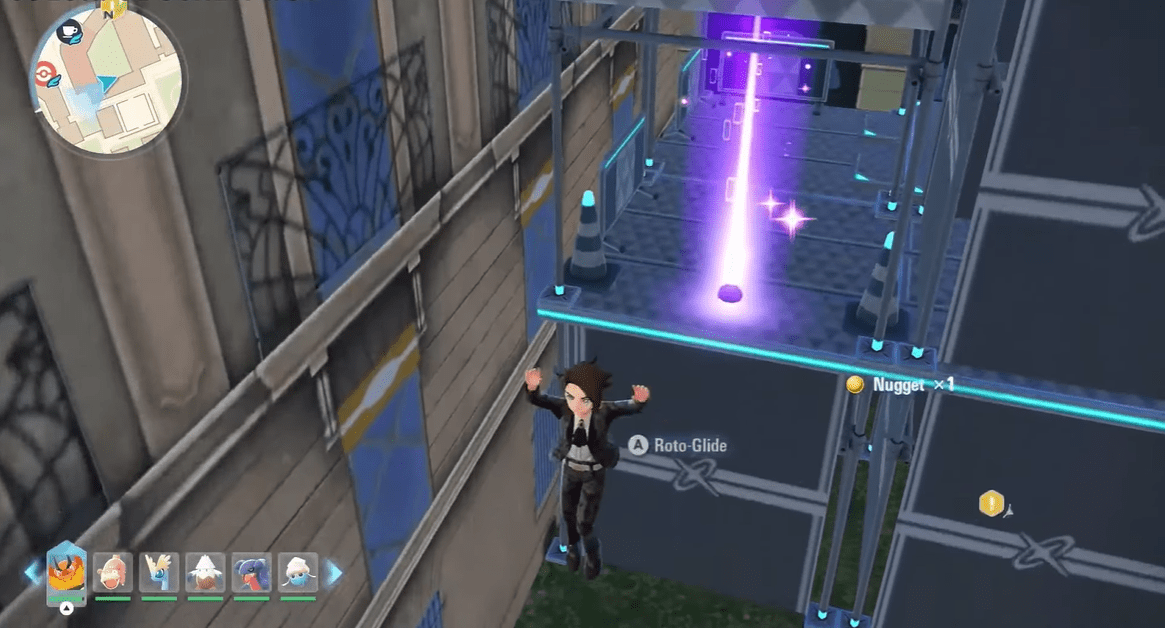Select the active Emboar party slot
Image resolution: width=1165 pixels, height=628 pixels.
click(67, 572)
